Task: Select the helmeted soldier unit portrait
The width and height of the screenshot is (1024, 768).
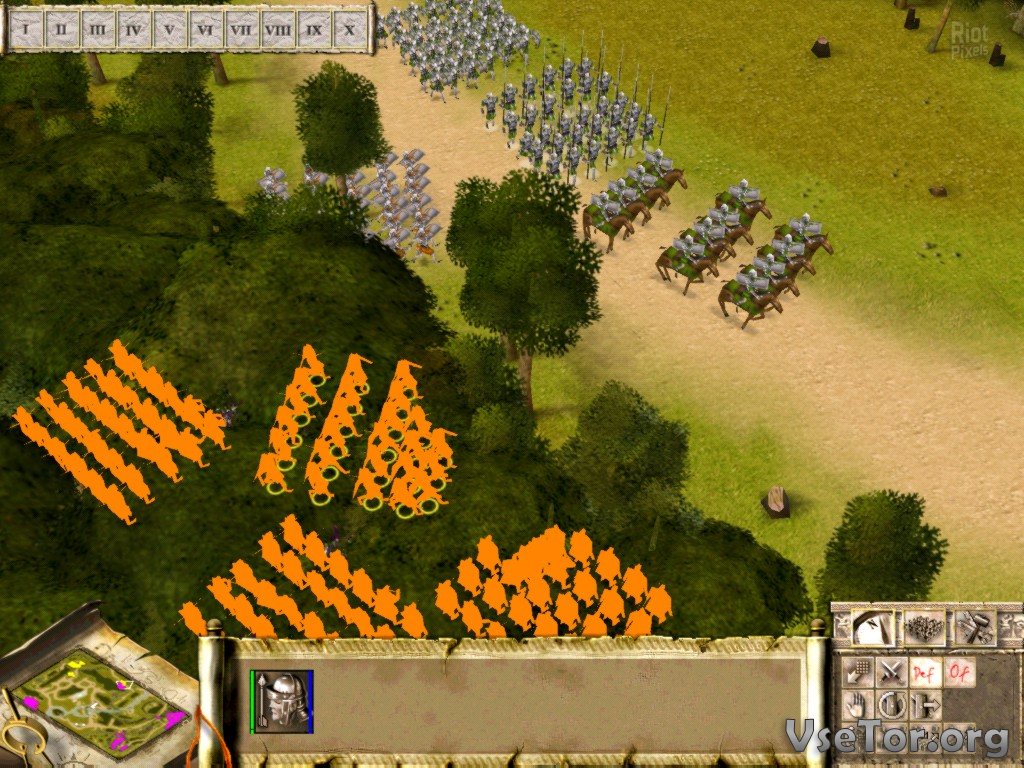Action: pos(282,698)
